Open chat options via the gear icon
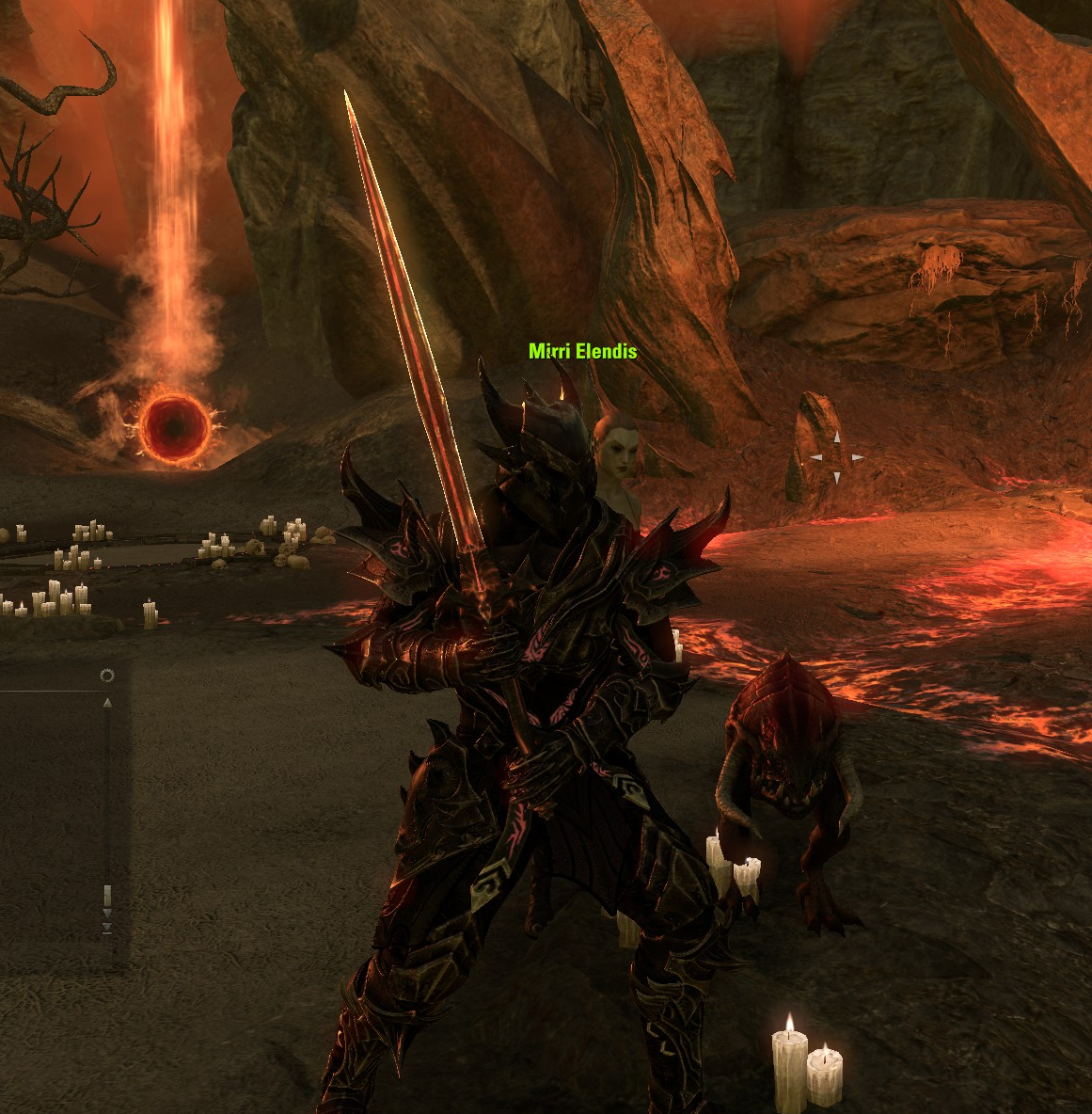The height and width of the screenshot is (1114, 1092). (106, 676)
